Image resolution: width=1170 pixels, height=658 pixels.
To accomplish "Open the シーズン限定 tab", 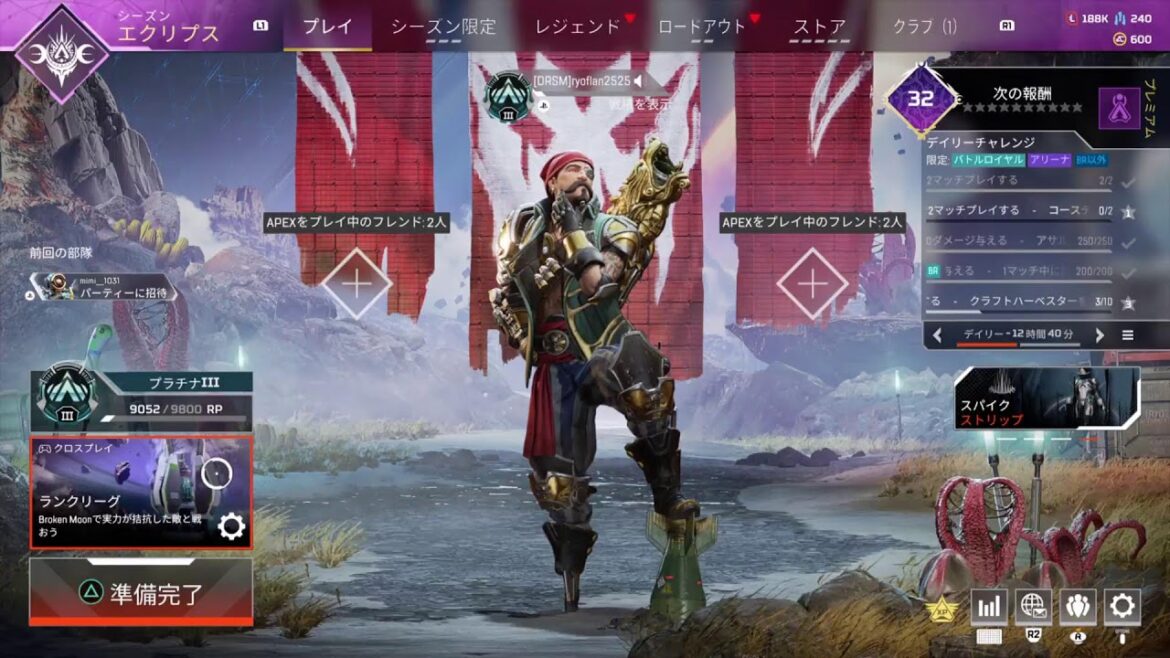I will tap(443, 27).
